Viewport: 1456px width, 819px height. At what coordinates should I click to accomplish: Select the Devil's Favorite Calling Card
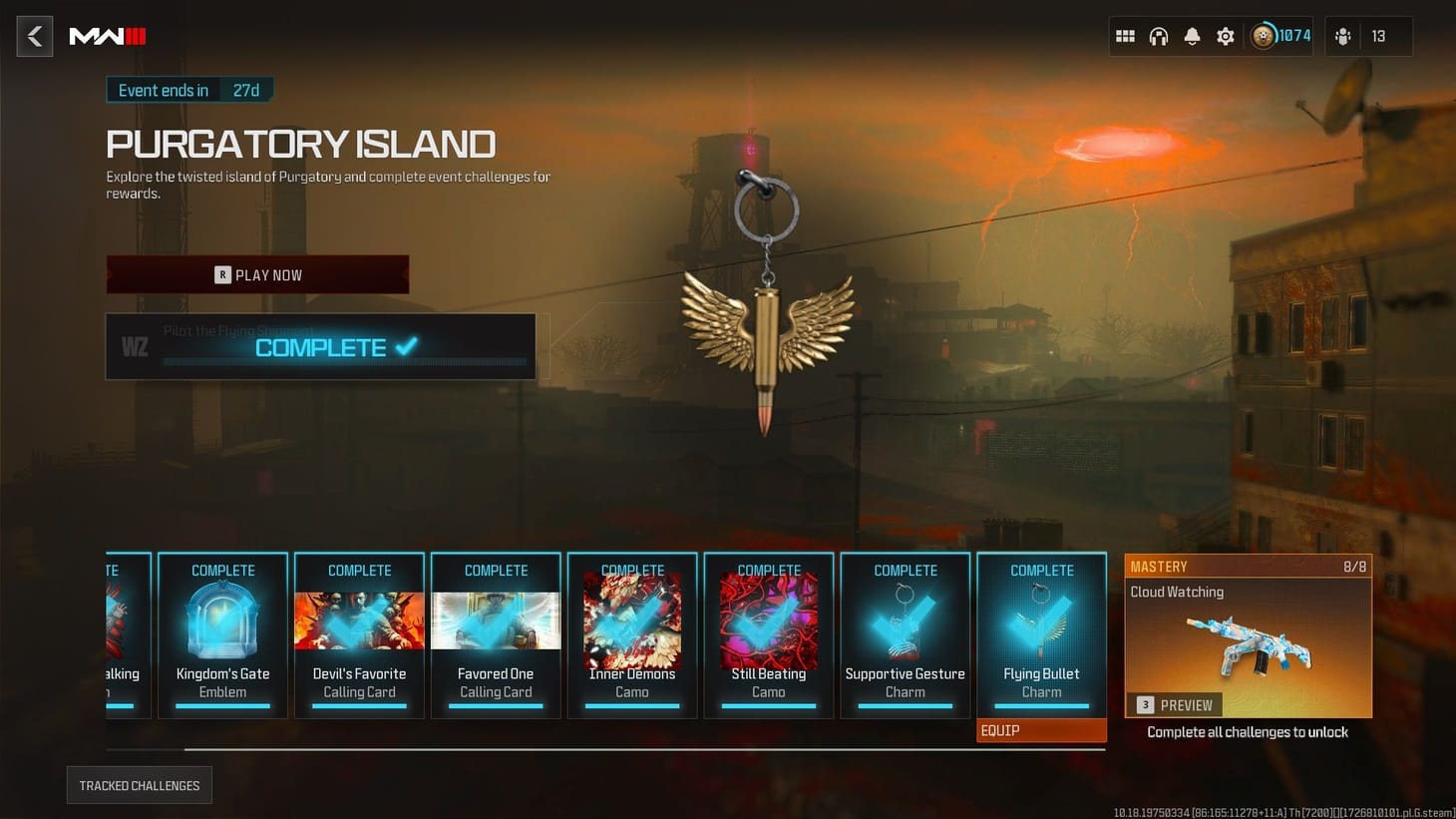click(359, 635)
